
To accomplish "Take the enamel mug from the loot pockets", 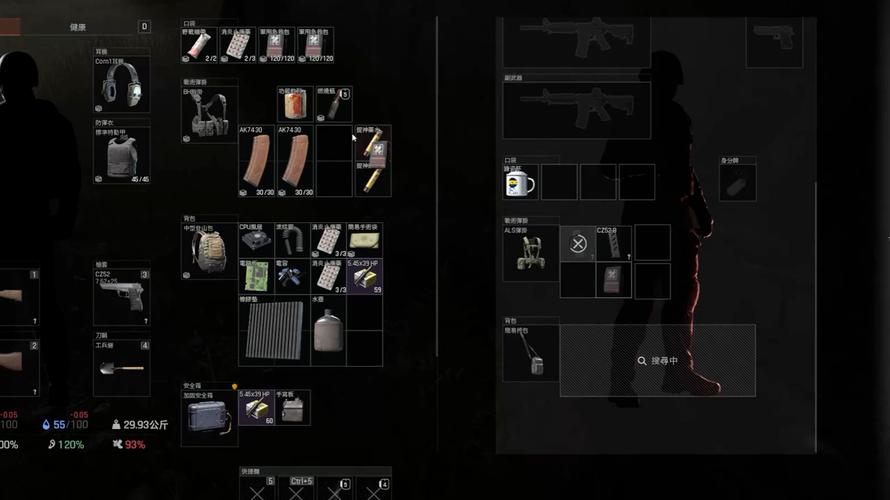I will 520,182.
